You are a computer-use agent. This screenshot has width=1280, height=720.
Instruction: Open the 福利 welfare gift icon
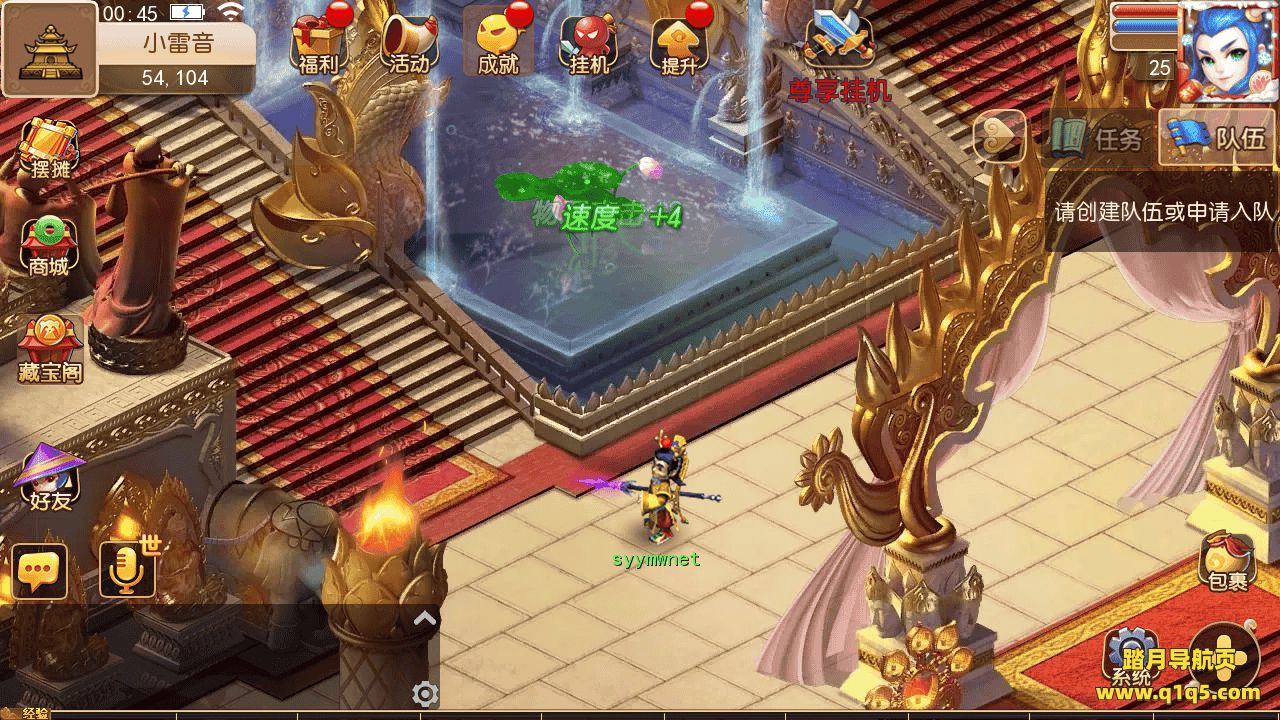319,44
